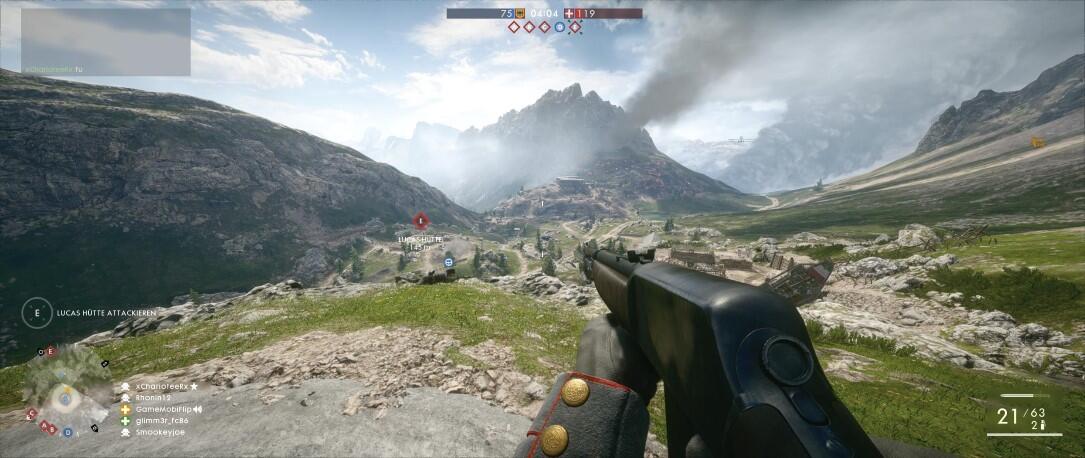Click the red Lucas Hütte objective marker
The image size is (1085, 458).
420,220
